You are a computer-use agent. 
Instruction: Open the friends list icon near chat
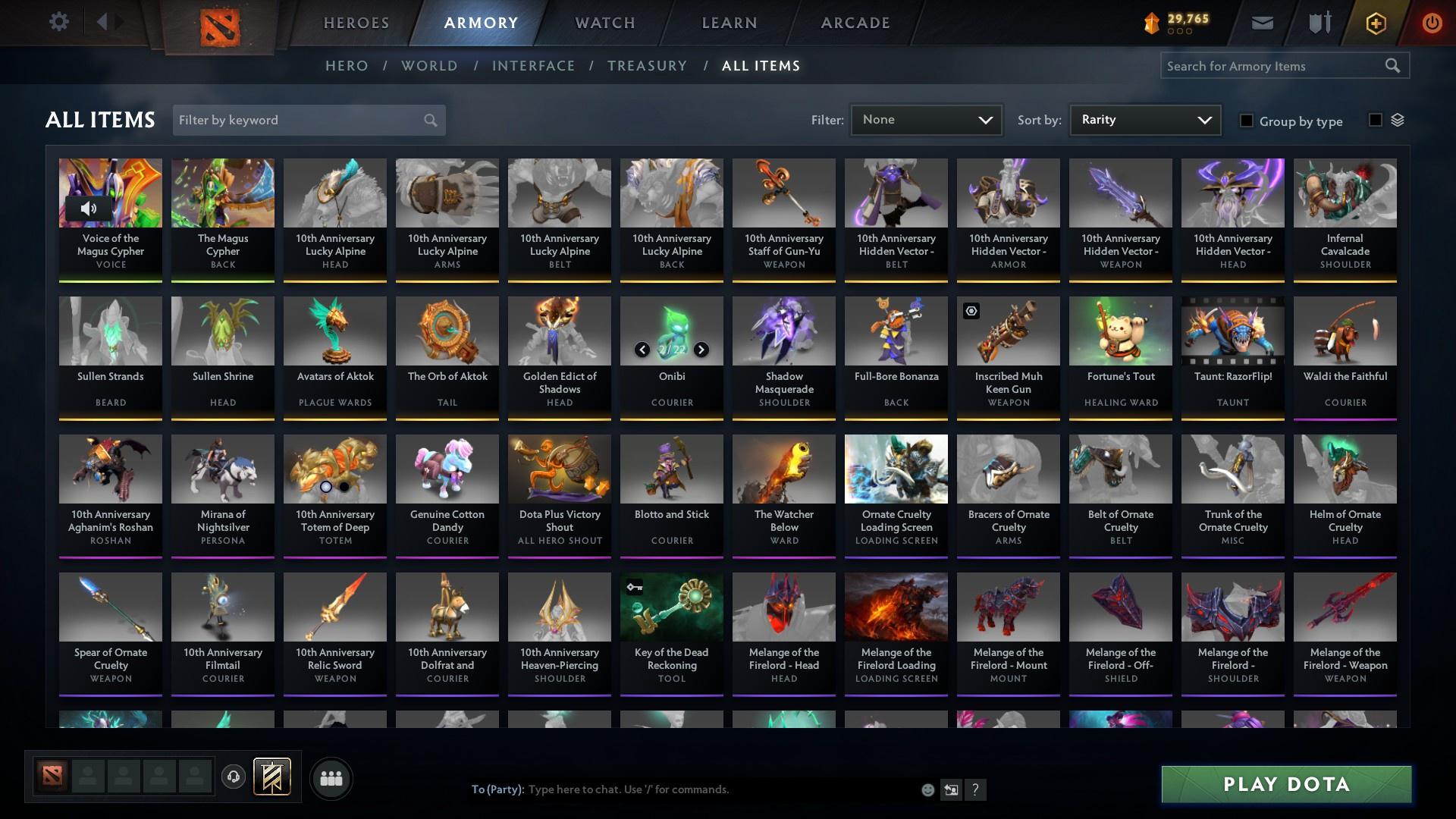click(330, 778)
